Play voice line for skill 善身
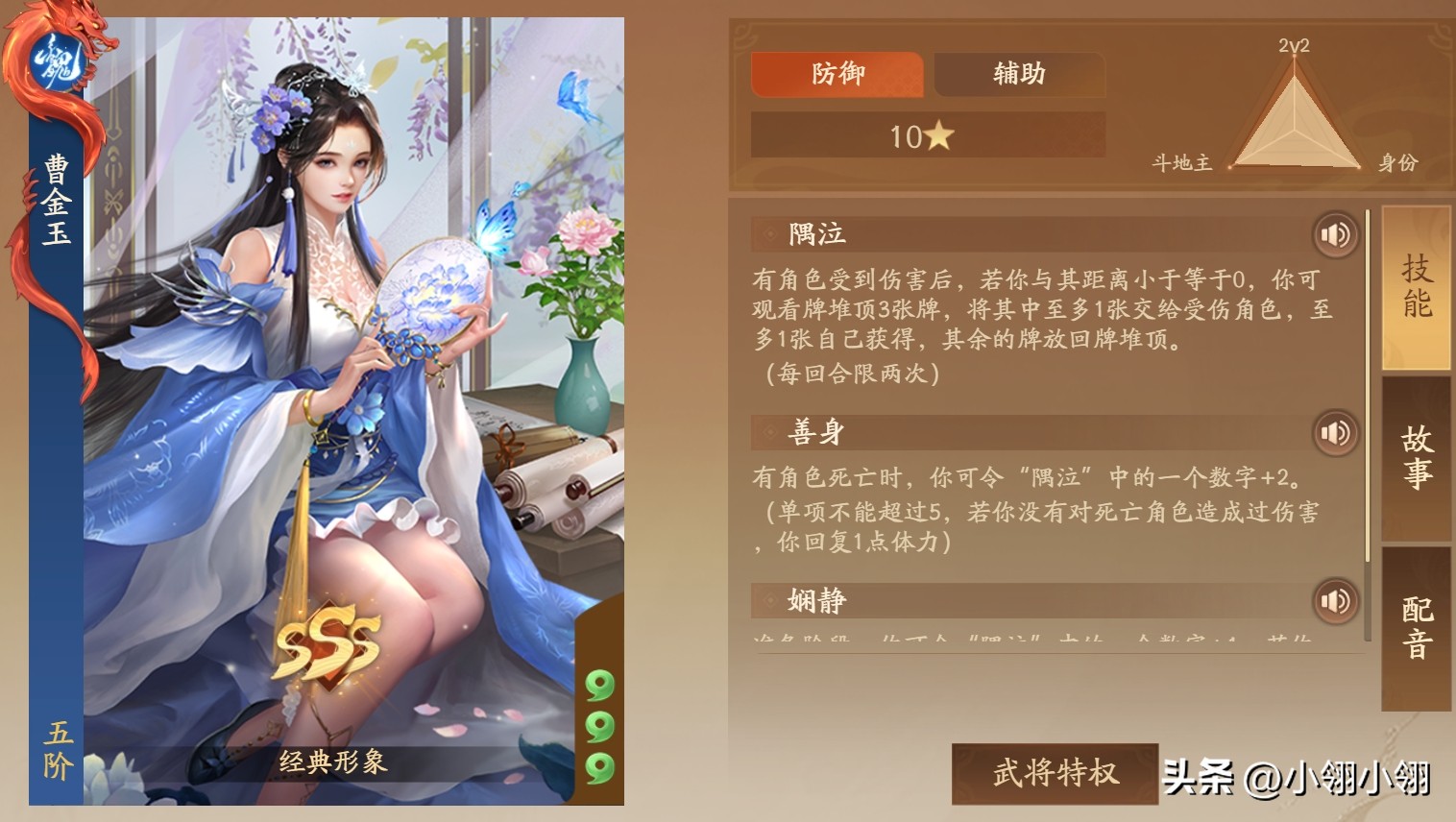The height and width of the screenshot is (822, 1456). click(1334, 432)
